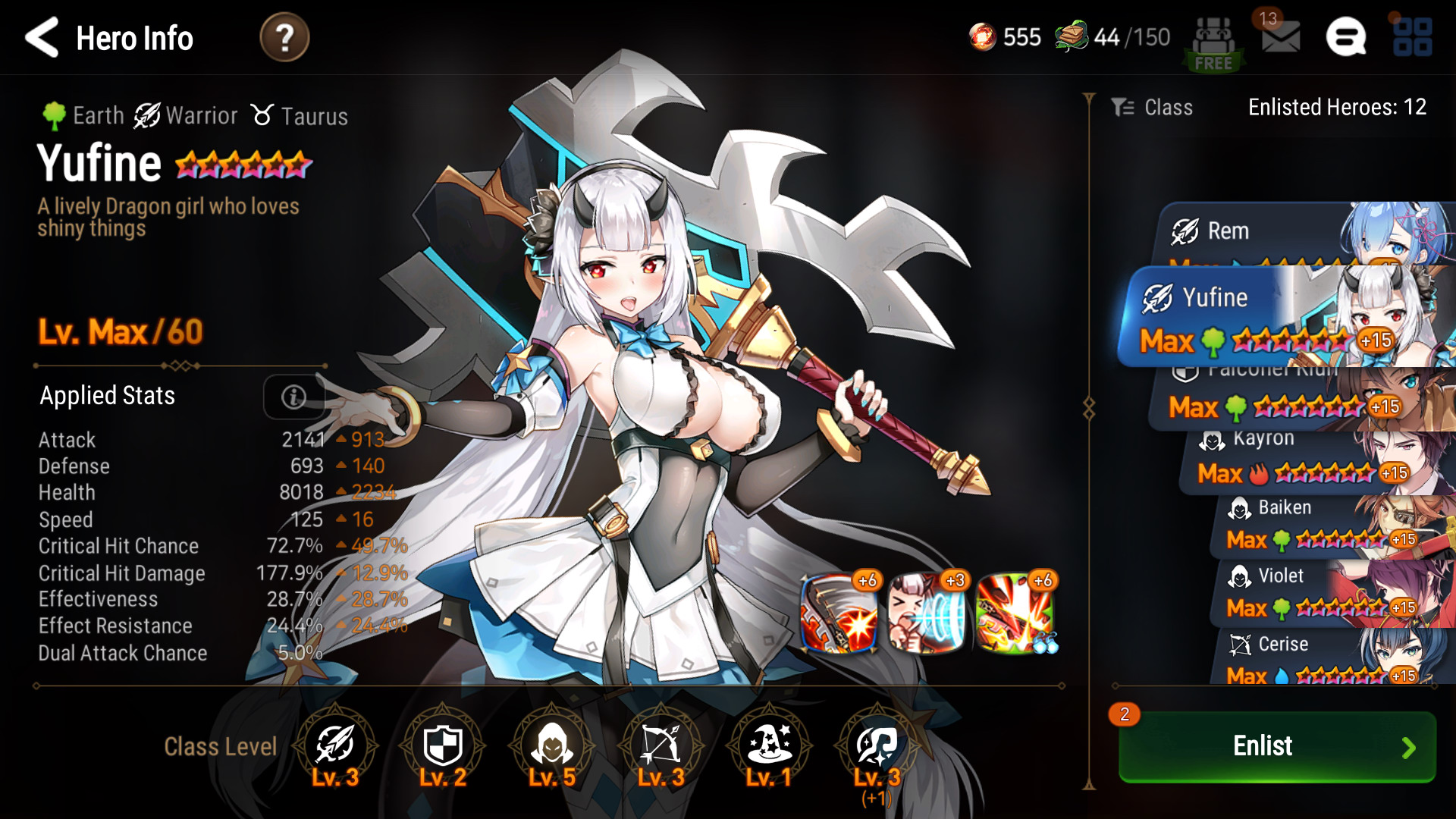Open the mailbox envelope icon
This screenshot has height=819, width=1456.
pyautogui.click(x=1280, y=36)
